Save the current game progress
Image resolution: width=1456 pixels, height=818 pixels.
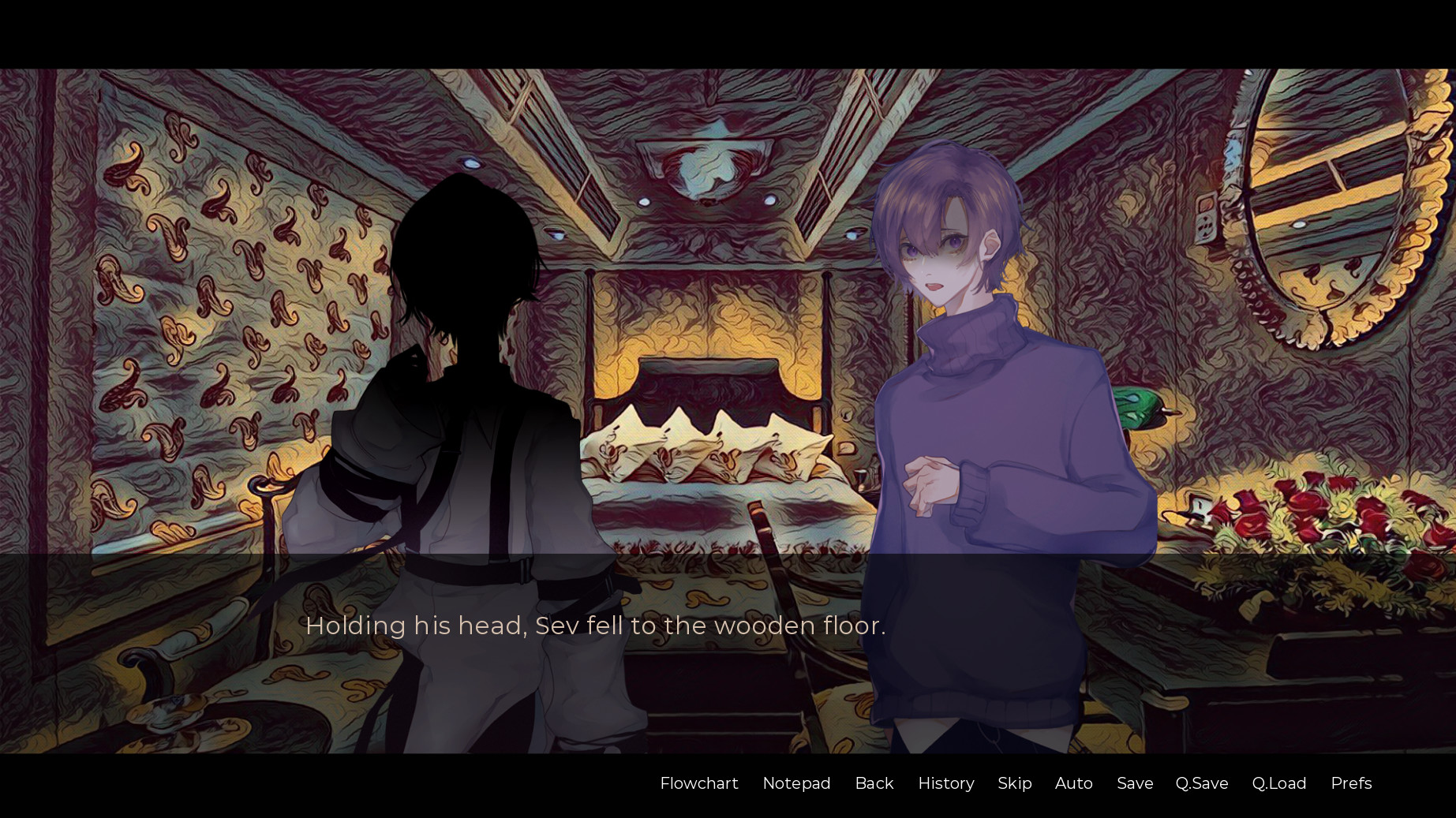tap(1134, 783)
